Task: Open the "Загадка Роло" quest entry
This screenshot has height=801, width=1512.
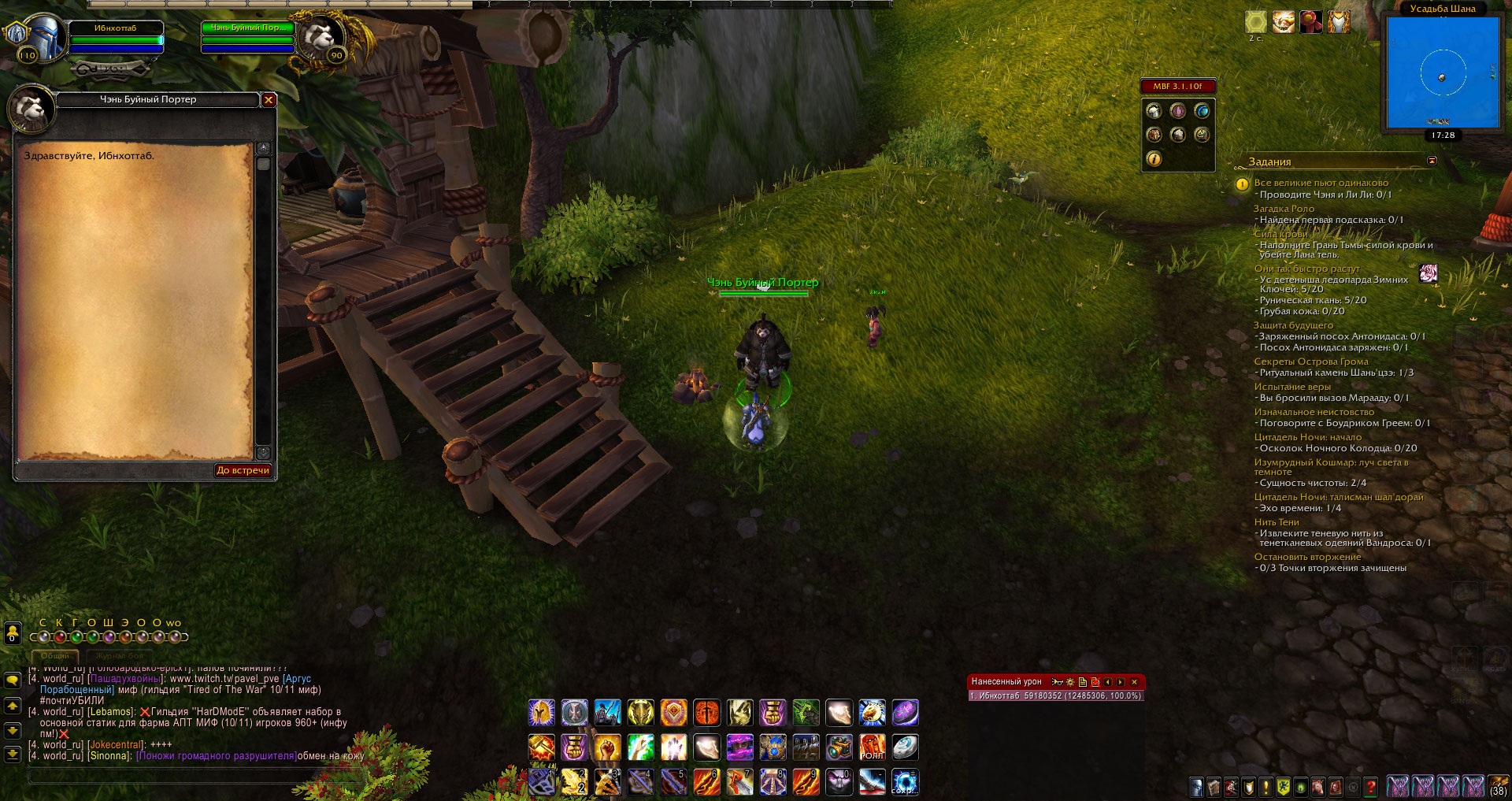Action: pos(1284,209)
